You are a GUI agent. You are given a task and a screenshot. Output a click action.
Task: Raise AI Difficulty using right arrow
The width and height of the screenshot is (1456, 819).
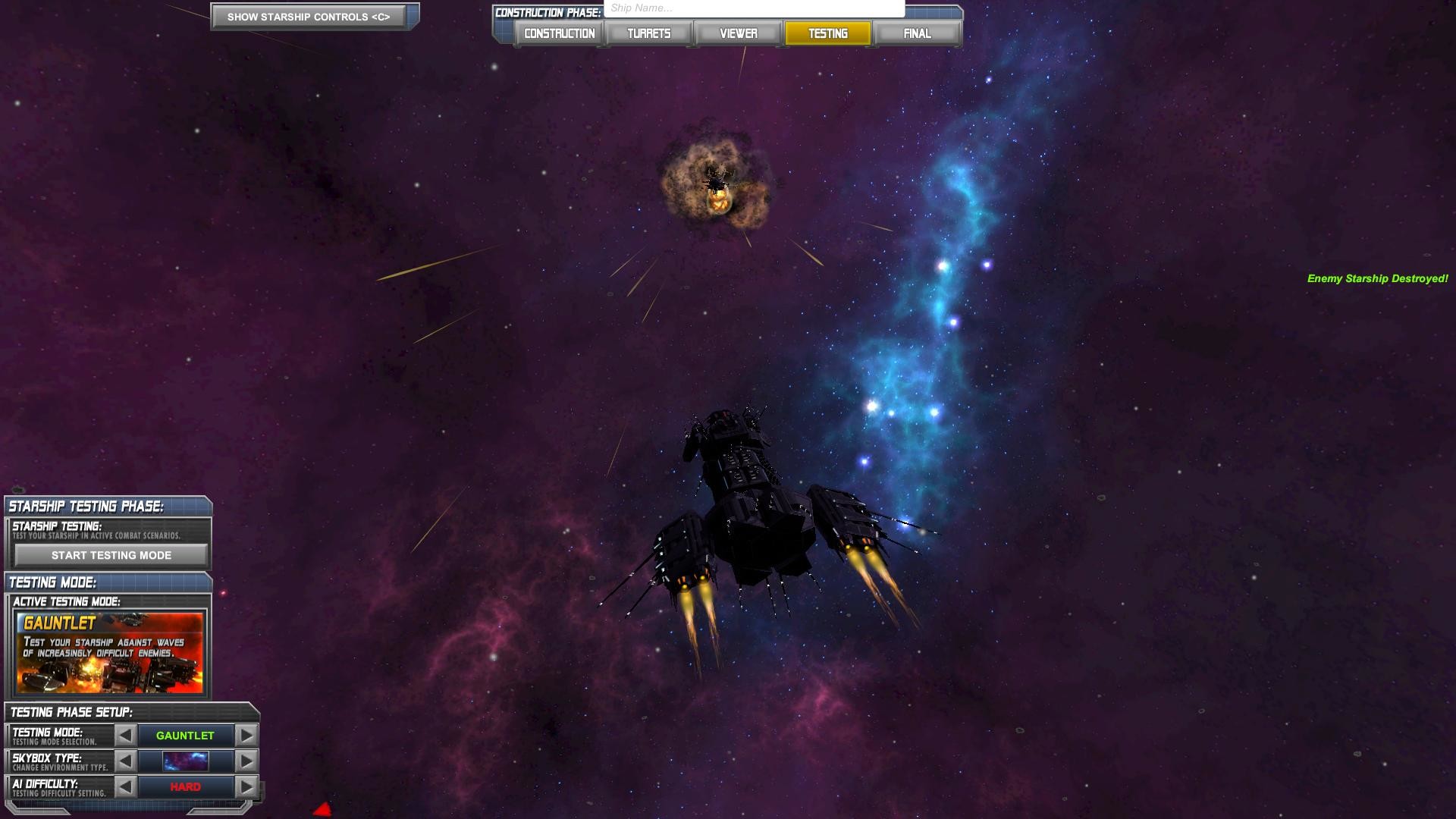(245, 786)
